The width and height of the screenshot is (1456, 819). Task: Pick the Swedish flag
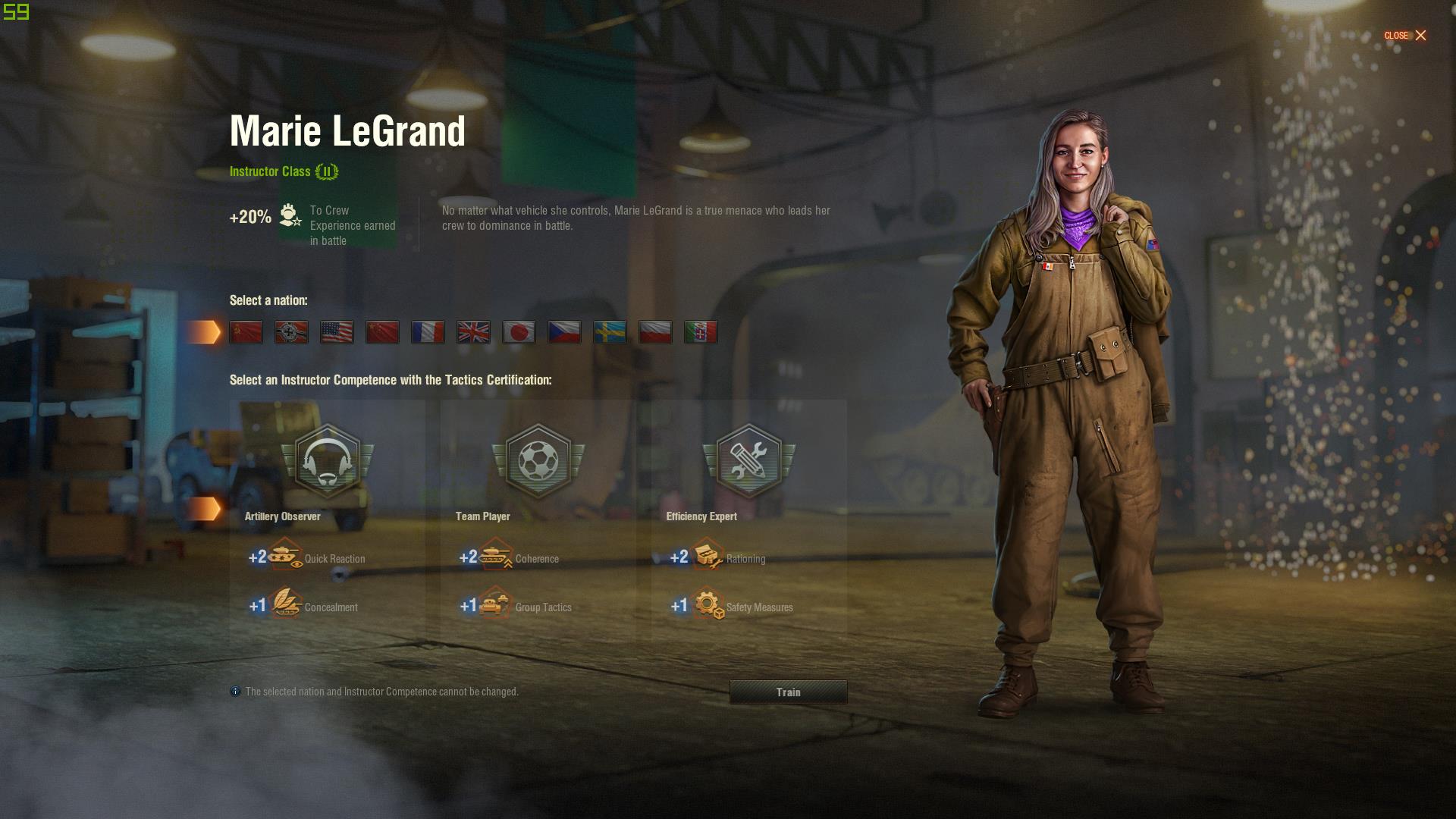610,332
